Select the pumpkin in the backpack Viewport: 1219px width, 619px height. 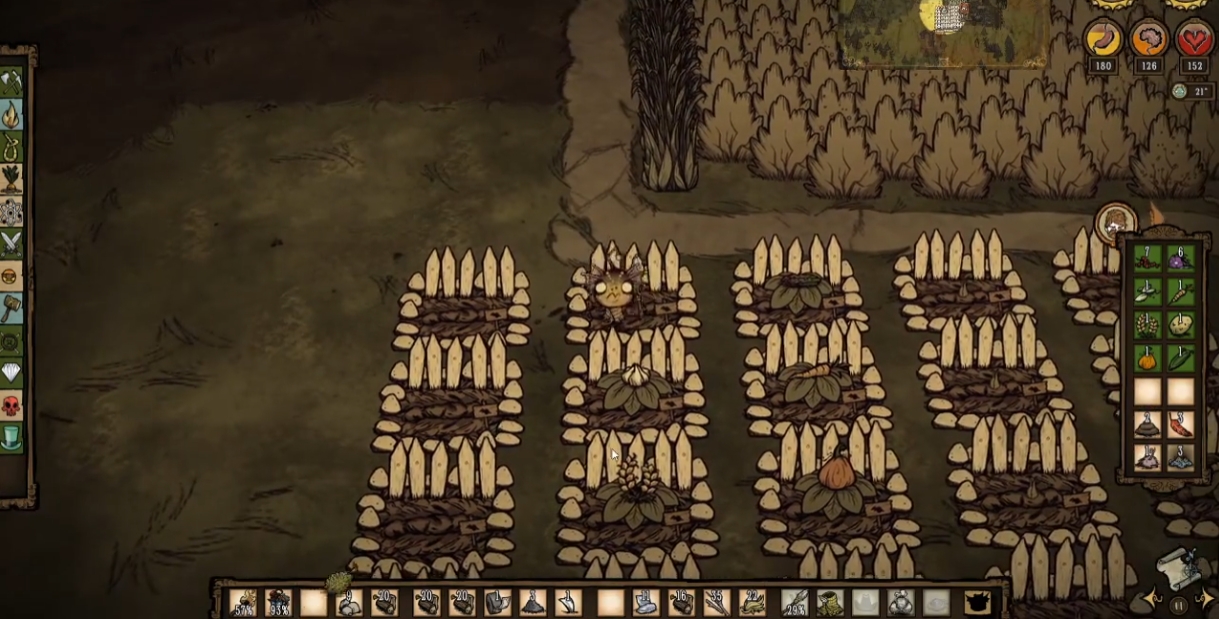click(x=1148, y=358)
